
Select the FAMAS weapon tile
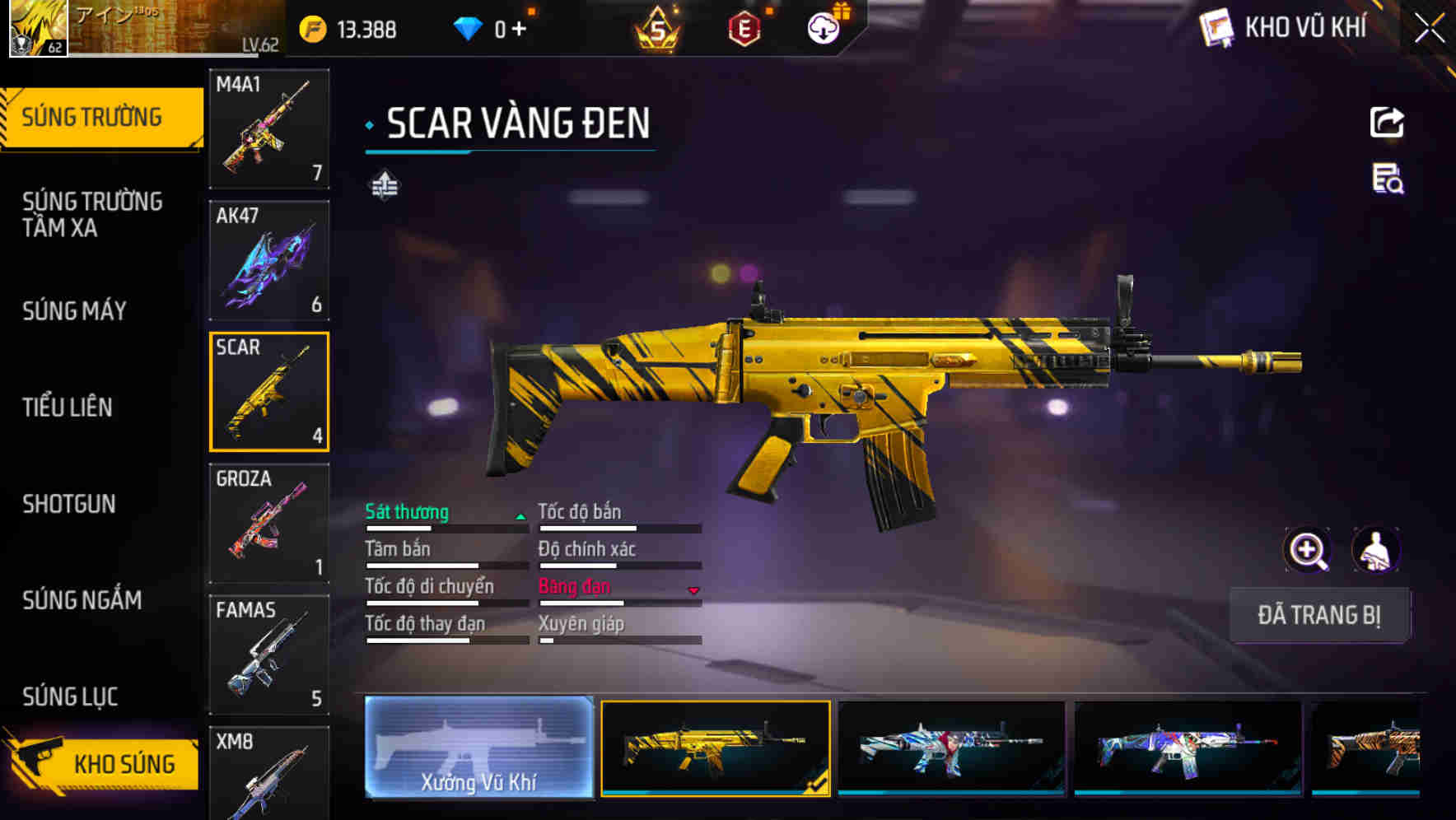[269, 655]
